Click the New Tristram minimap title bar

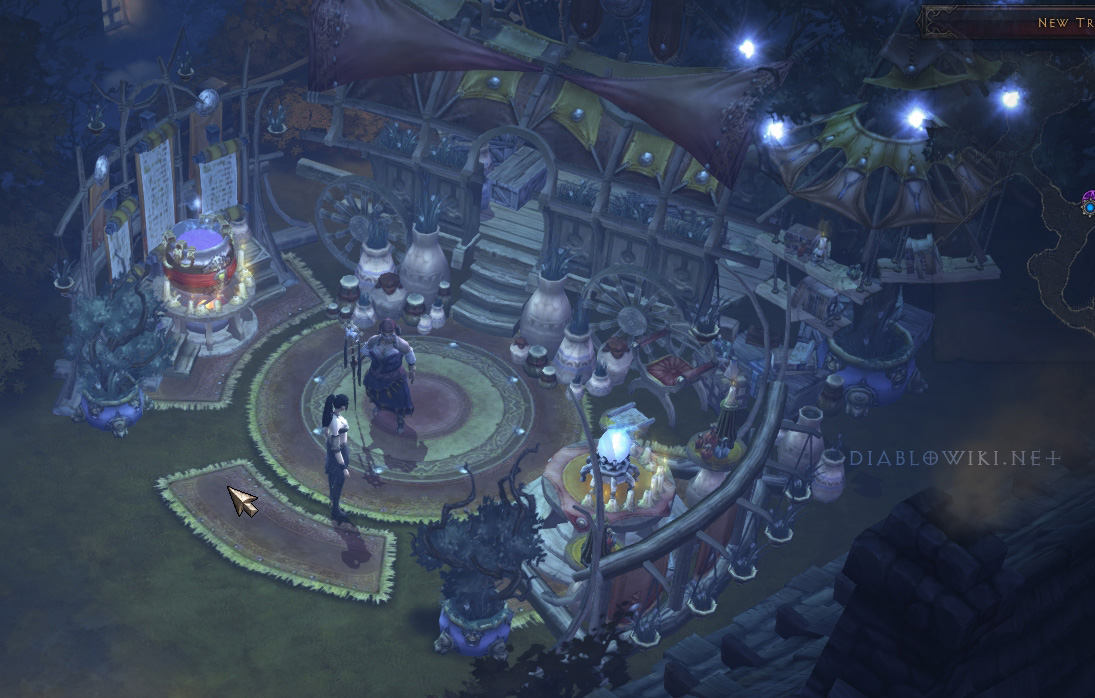click(x=1010, y=22)
